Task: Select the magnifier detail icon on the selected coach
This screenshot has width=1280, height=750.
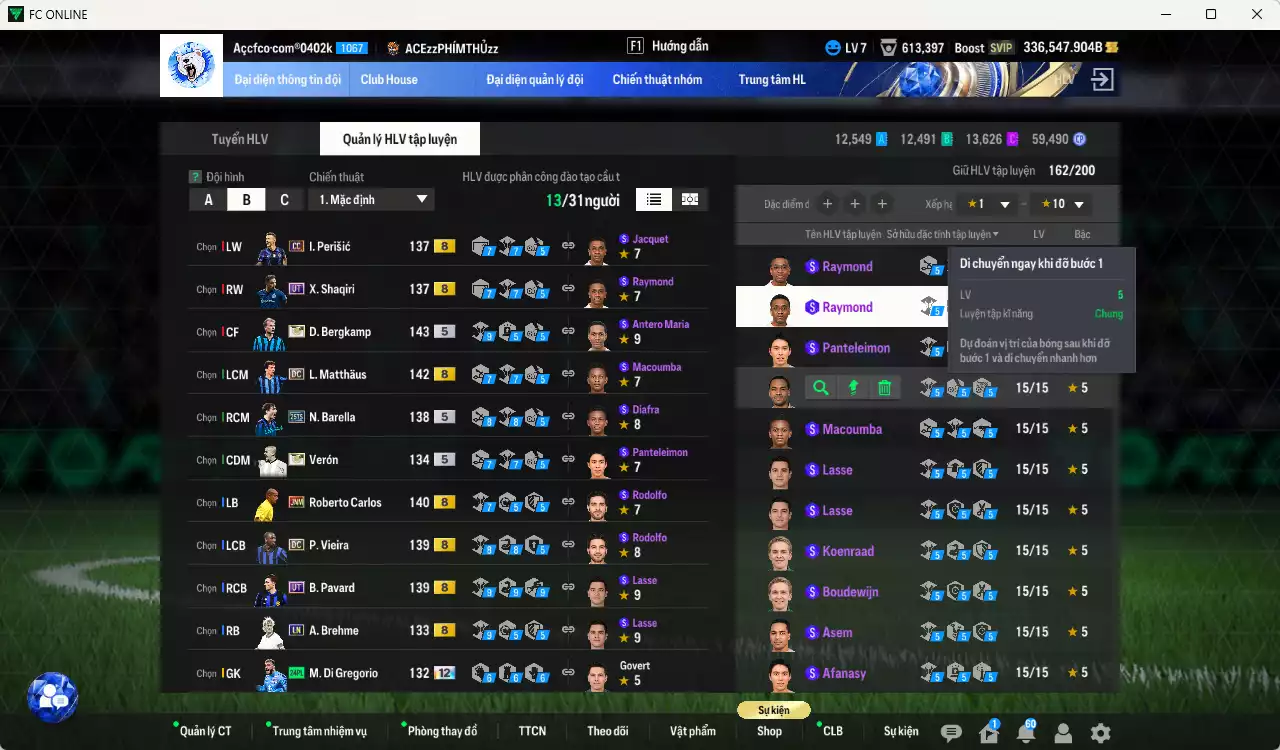Action: (819, 387)
